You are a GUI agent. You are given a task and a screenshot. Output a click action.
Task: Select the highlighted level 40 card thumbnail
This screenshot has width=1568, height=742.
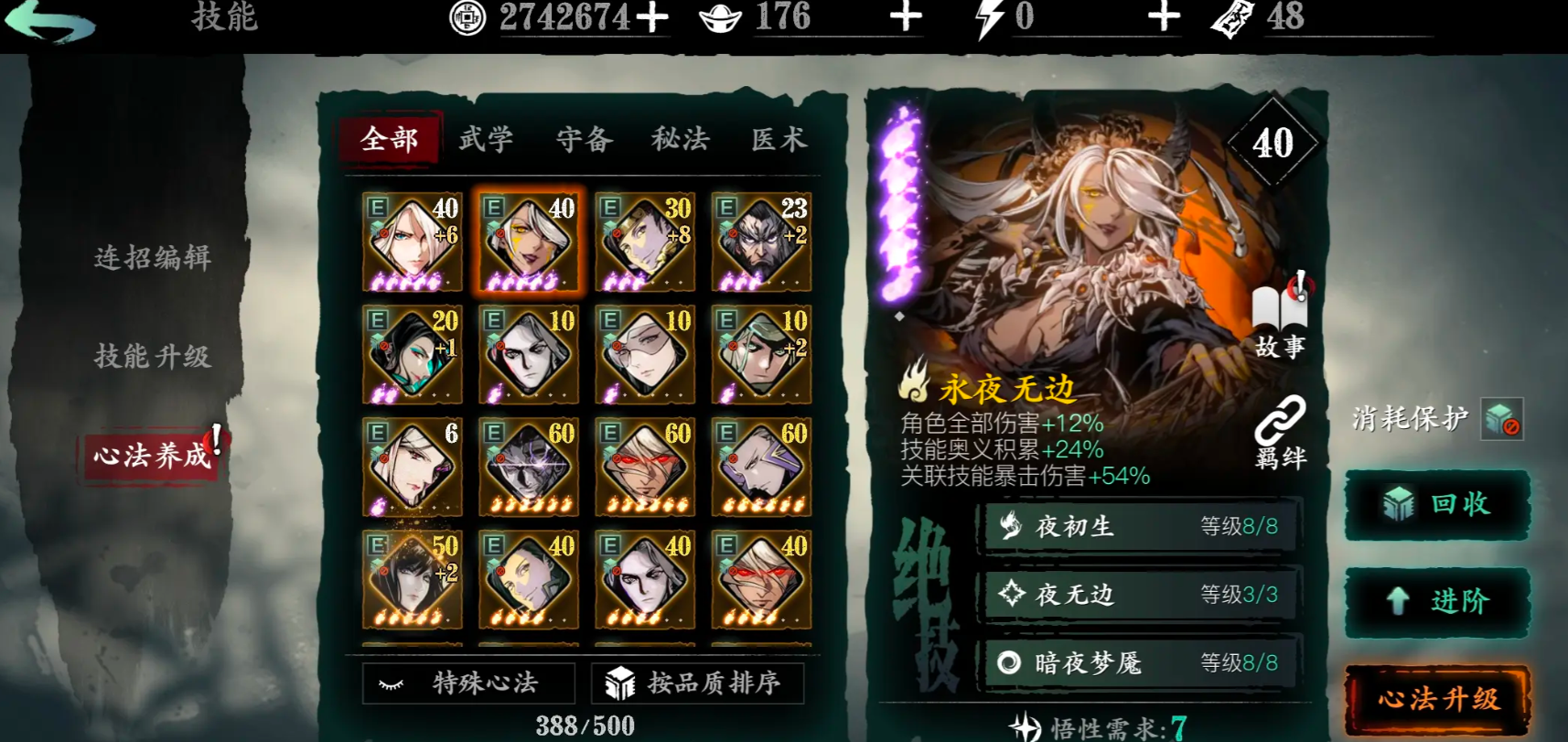528,241
